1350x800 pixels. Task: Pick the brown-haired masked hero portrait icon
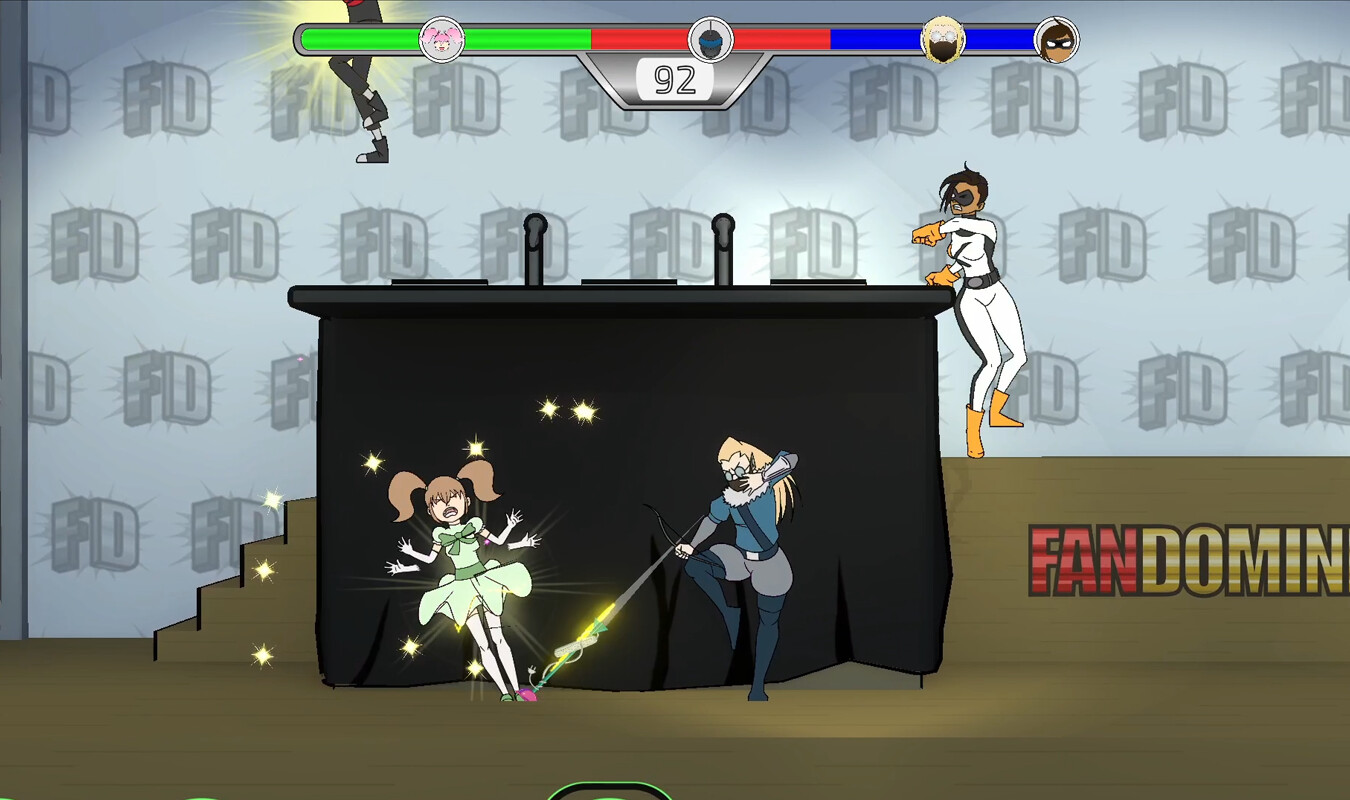[x=1056, y=40]
